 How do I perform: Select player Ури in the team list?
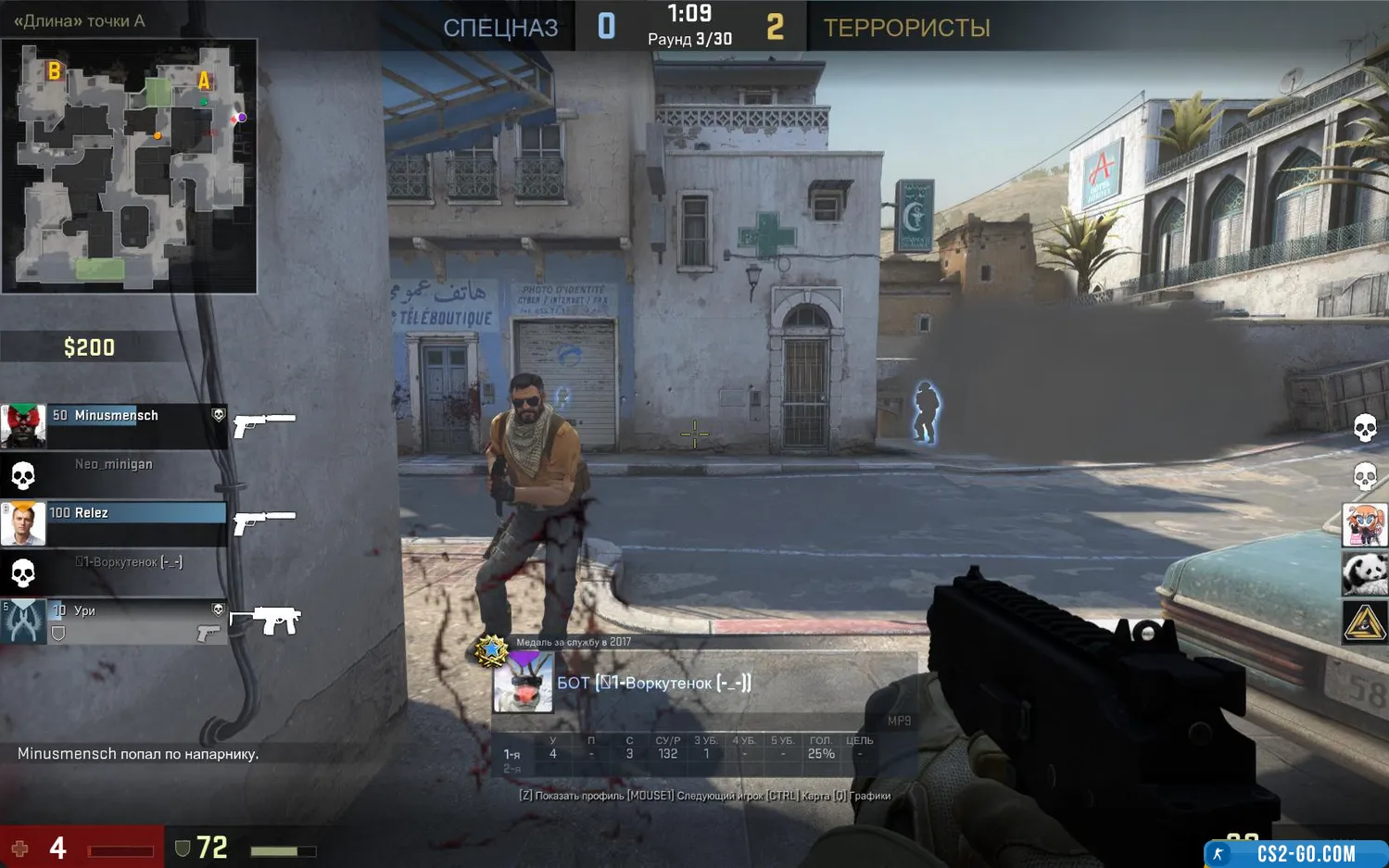point(135,611)
